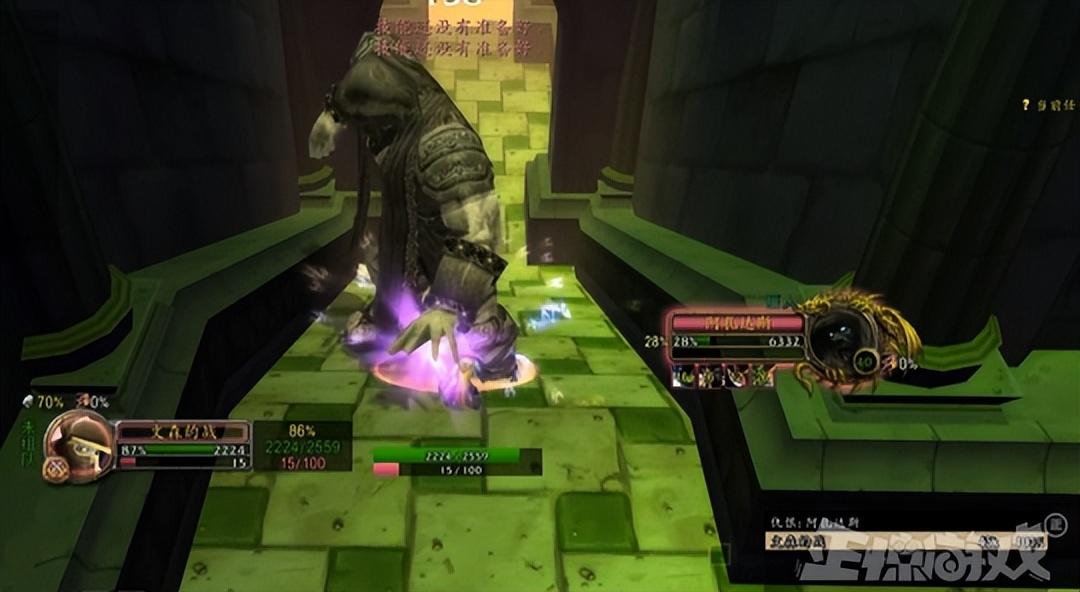Select the player name plate beside the portrait
The image size is (1080, 592).
pos(182,431)
